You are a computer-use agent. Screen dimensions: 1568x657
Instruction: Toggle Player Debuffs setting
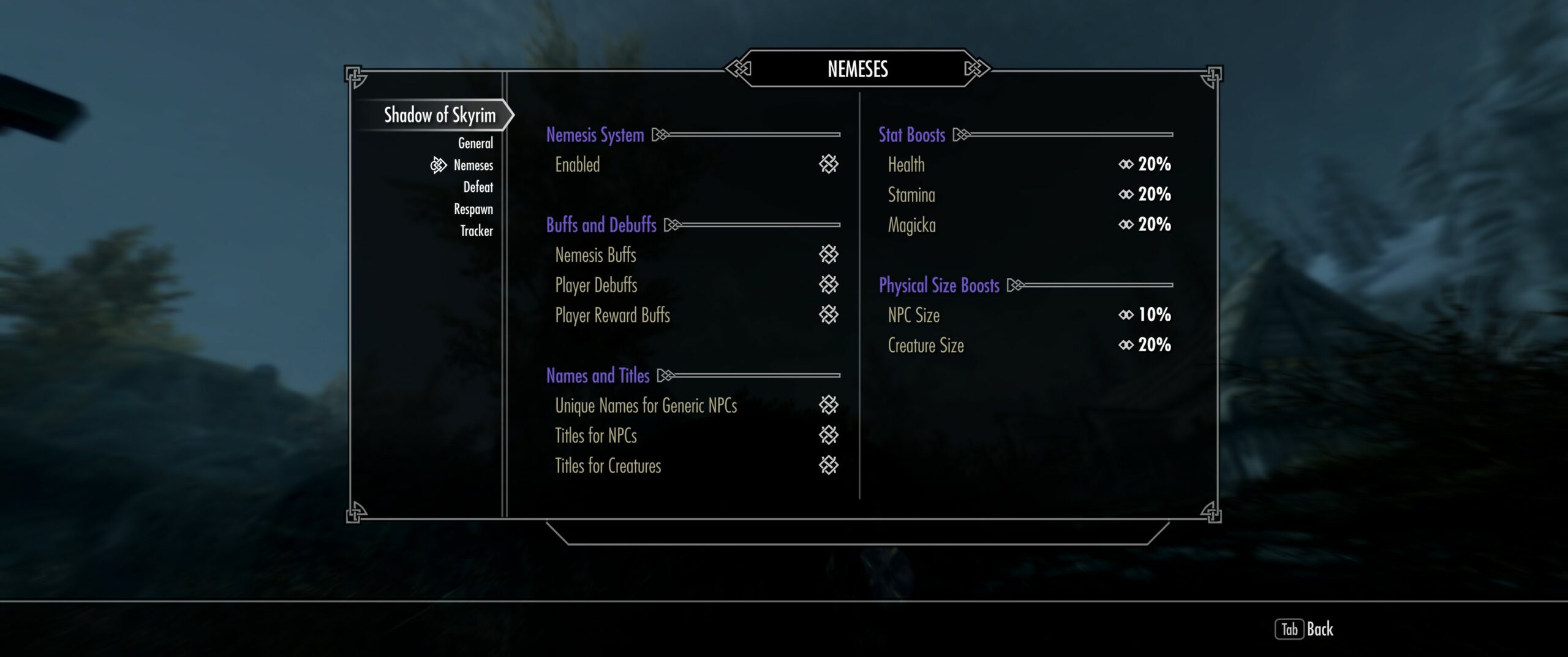coord(828,284)
